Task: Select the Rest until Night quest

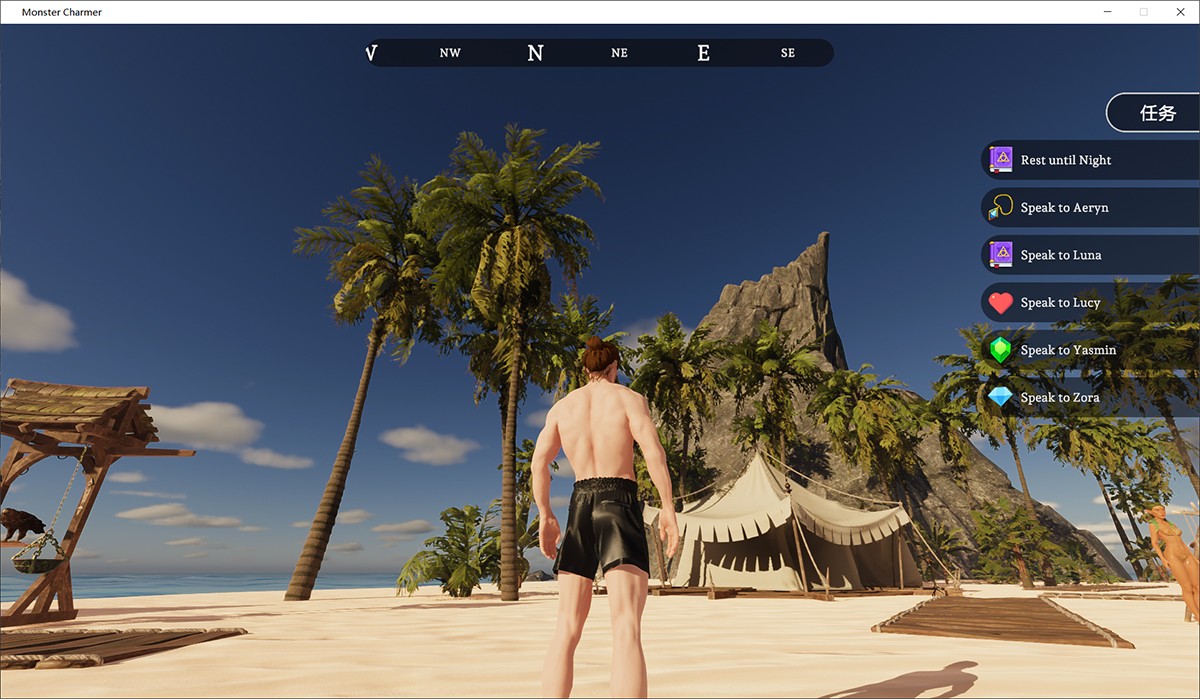Action: [x=1065, y=160]
